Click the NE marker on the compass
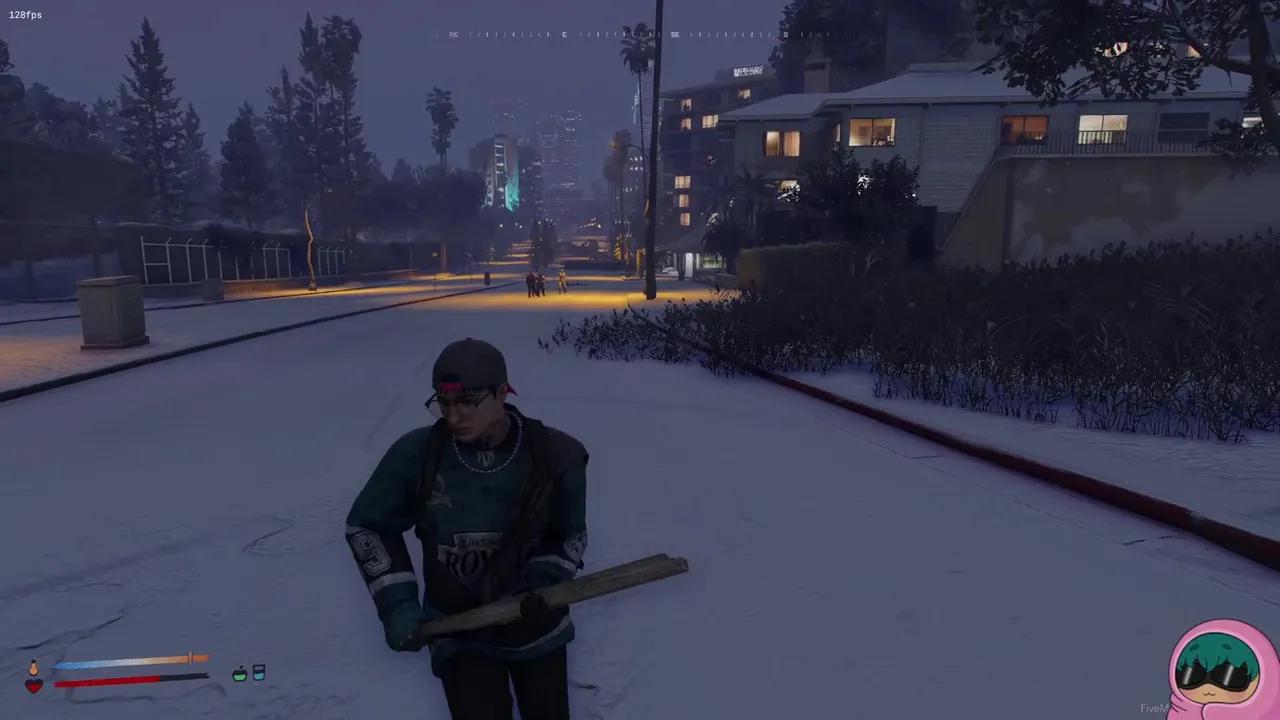Screen dimensions: 1280x720 (x=454, y=34)
